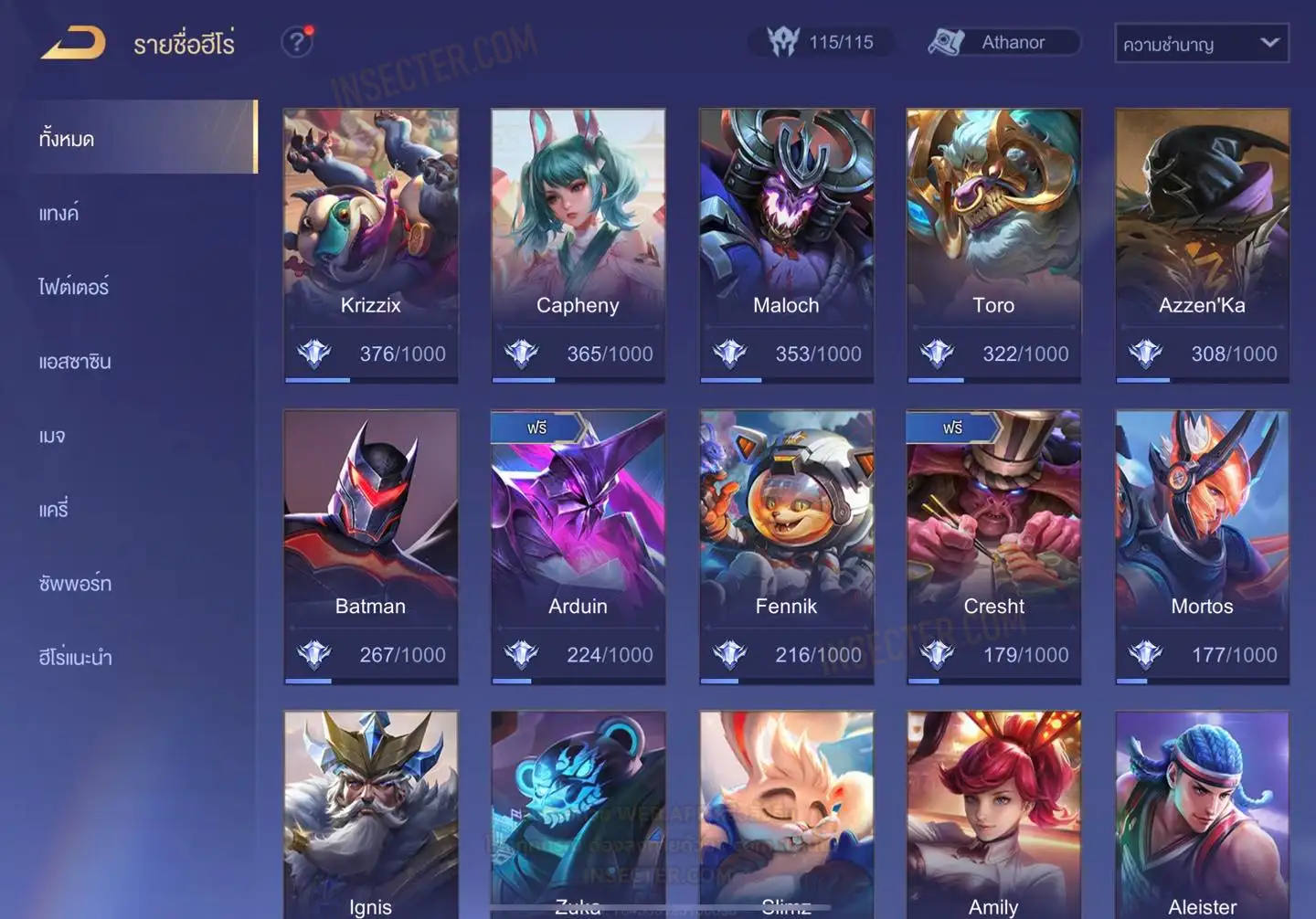Viewport: 1316px width, 919px height.
Task: Select the Krizzix hero card
Action: (370, 245)
